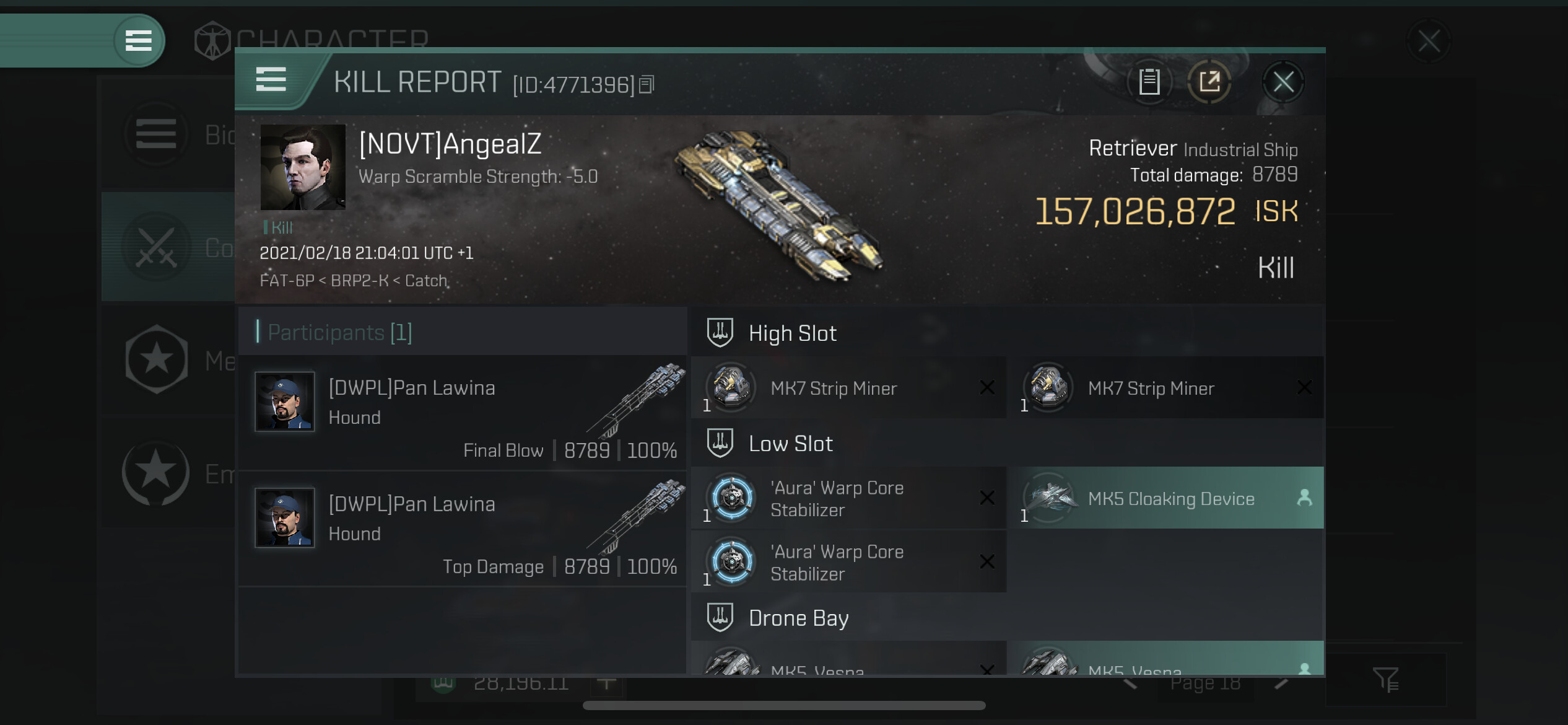This screenshot has width=1568, height=725.
Task: Select the Final Blow participant row
Action: 462,413
